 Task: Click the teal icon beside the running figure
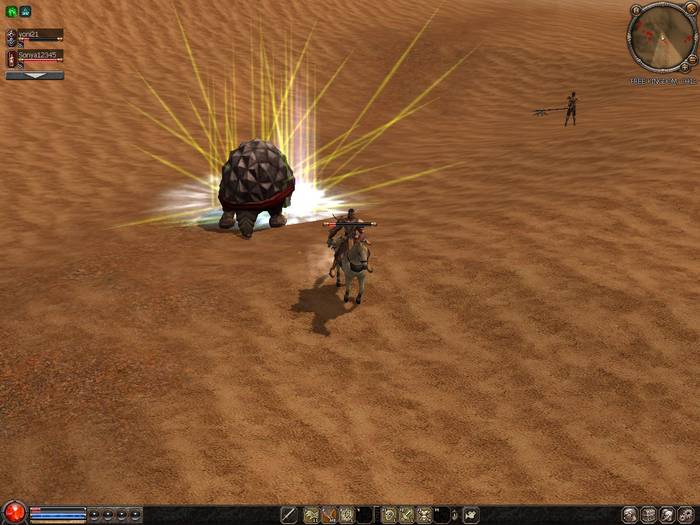(x=25, y=11)
